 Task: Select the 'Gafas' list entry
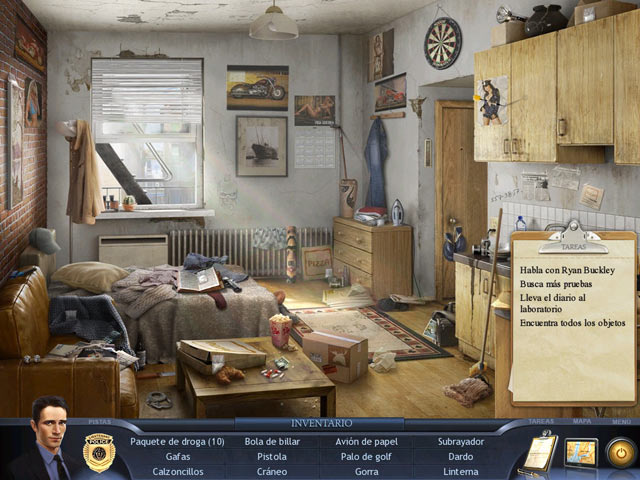tap(178, 456)
